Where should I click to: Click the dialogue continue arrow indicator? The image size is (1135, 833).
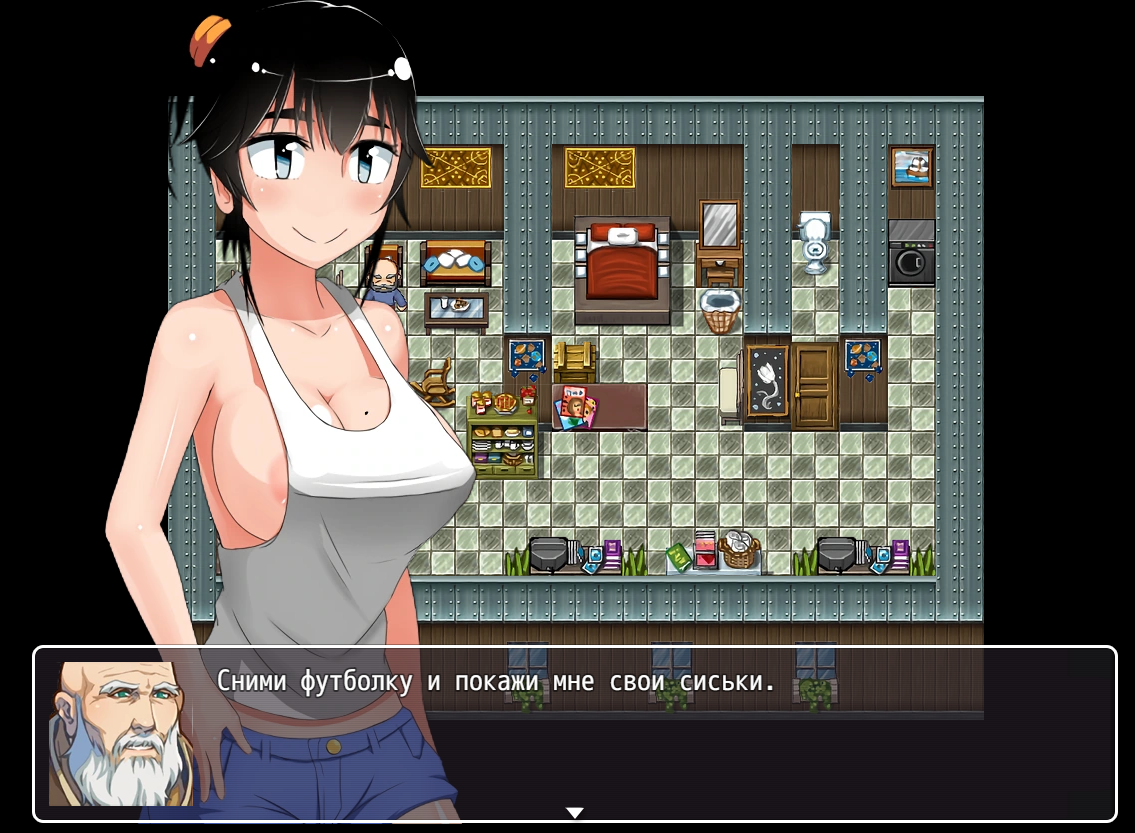[x=574, y=812]
